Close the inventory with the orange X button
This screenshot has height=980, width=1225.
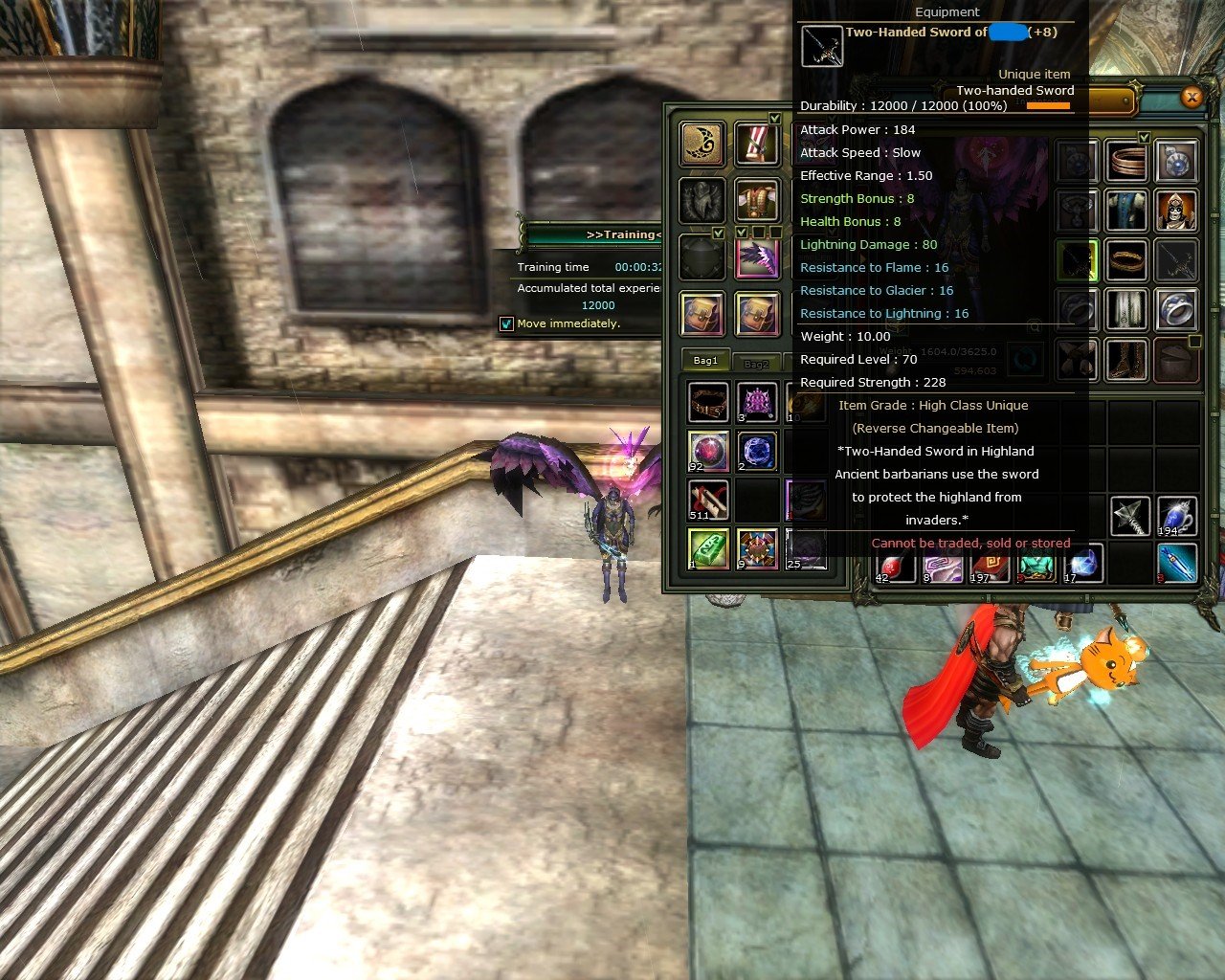1192,98
